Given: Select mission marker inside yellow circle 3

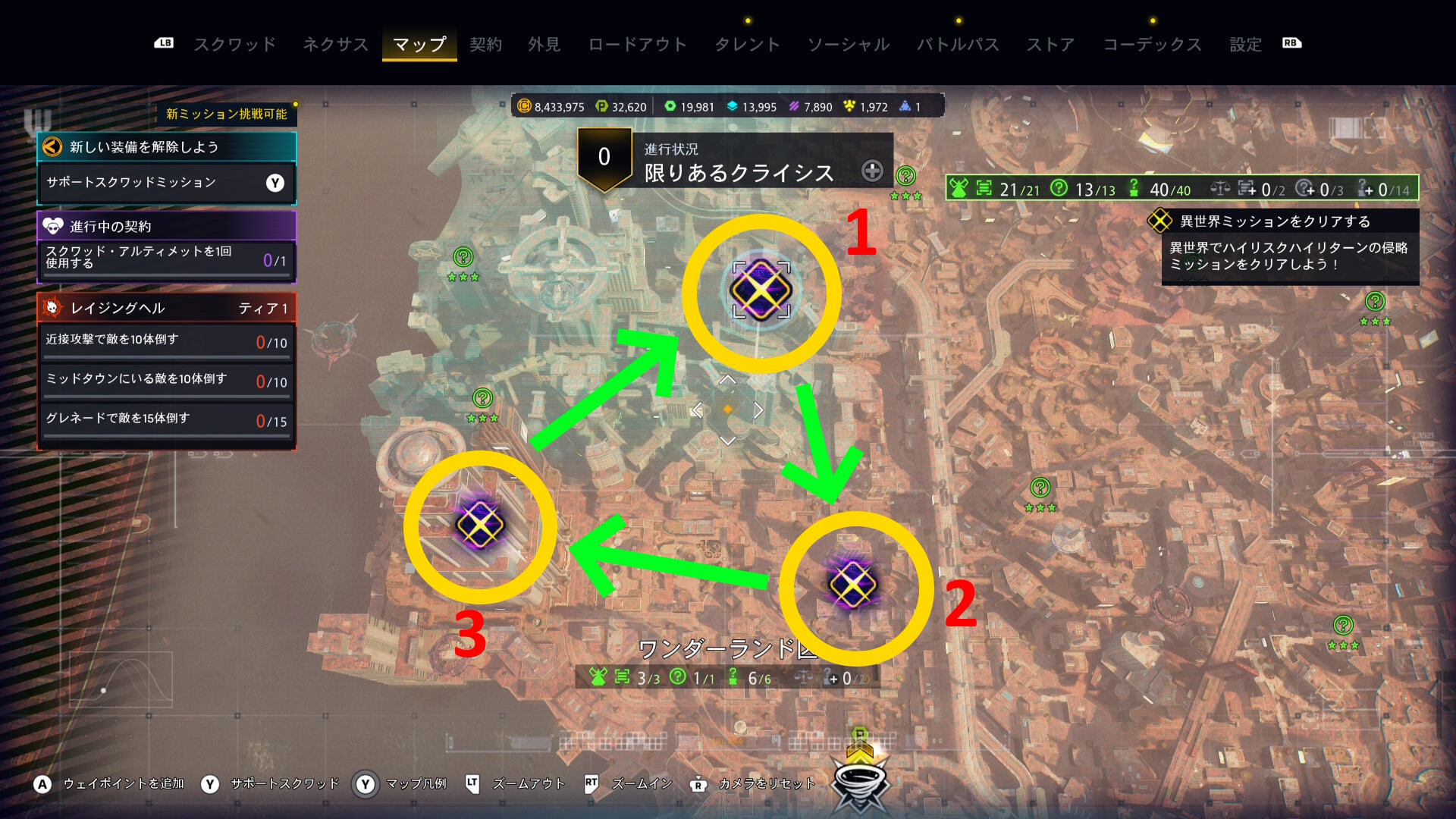Looking at the screenshot, I should click(480, 524).
